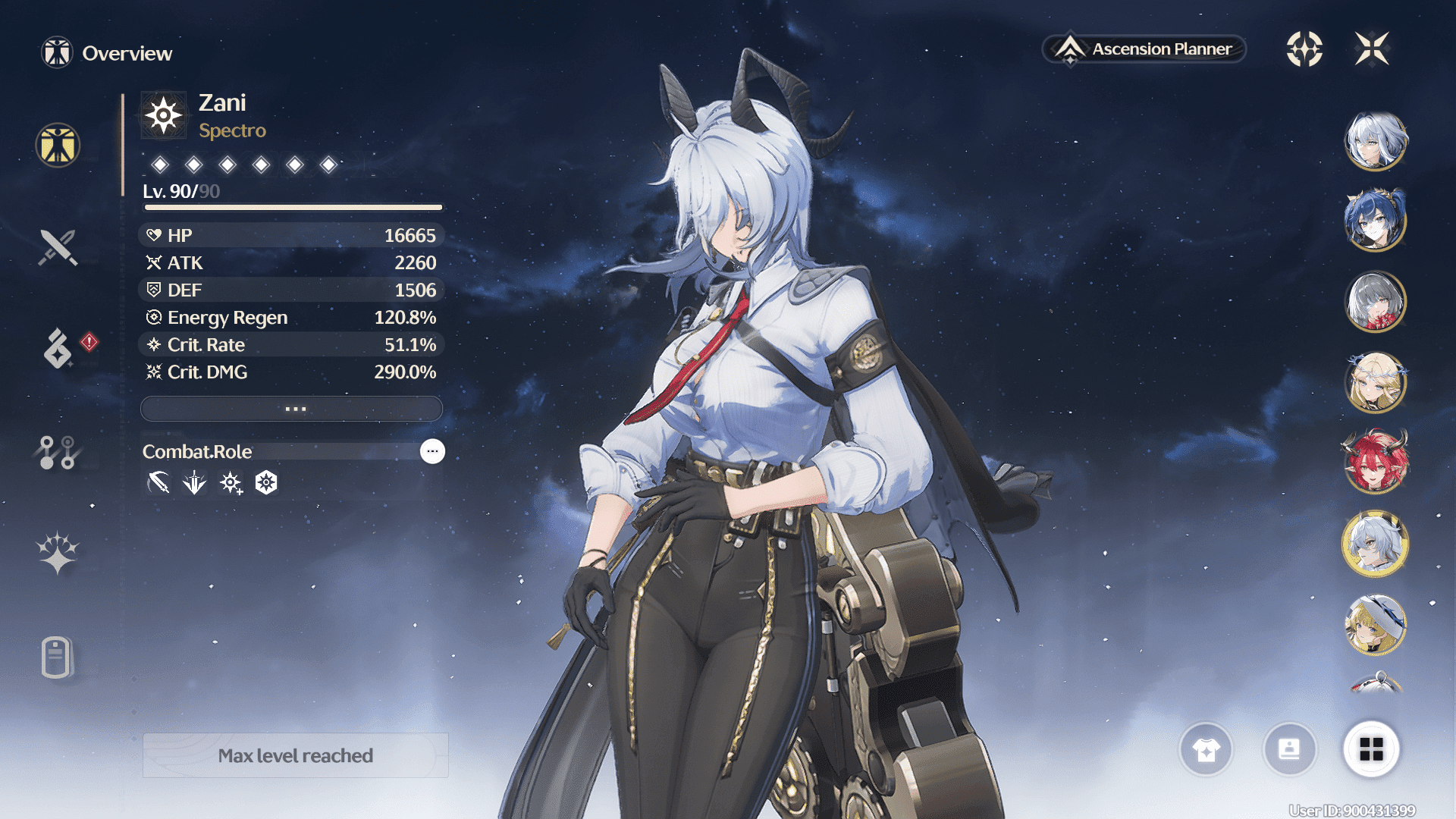Expand the full stats list with three dots
This screenshot has height=819, width=1456.
coord(292,409)
